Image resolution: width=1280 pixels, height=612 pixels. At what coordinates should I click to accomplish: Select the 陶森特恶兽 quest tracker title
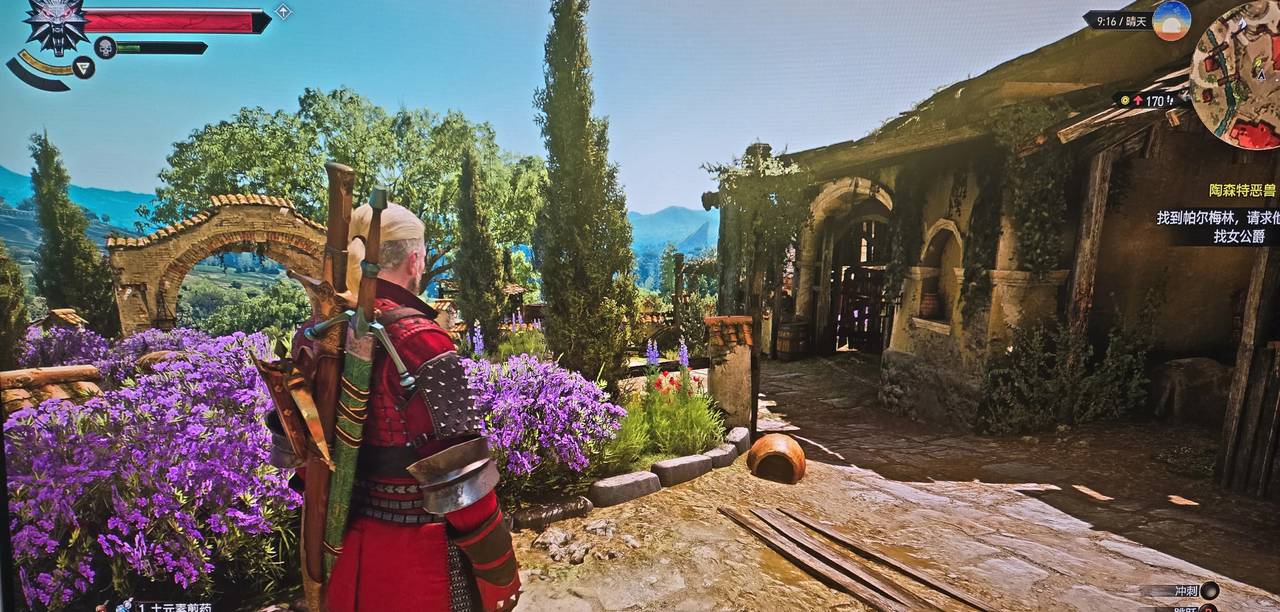(1243, 190)
